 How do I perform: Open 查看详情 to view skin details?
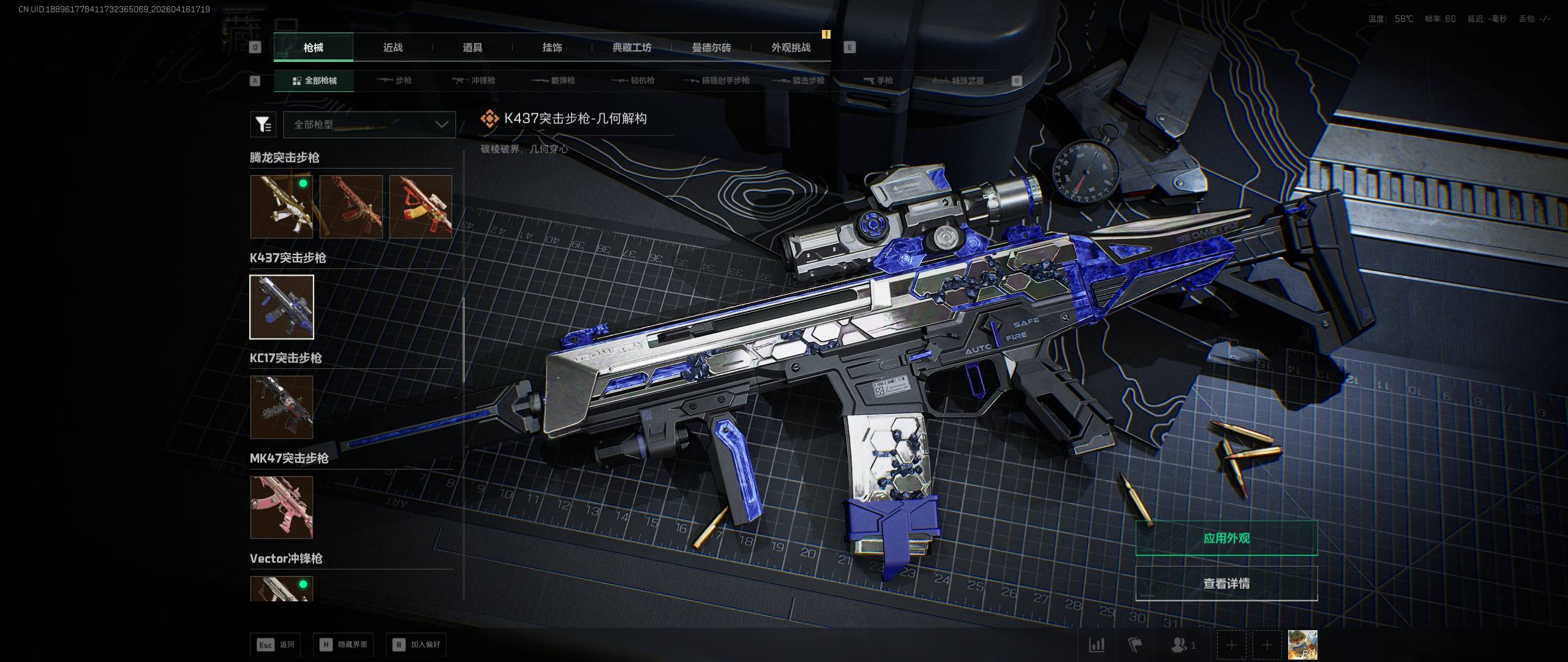pos(1226,584)
